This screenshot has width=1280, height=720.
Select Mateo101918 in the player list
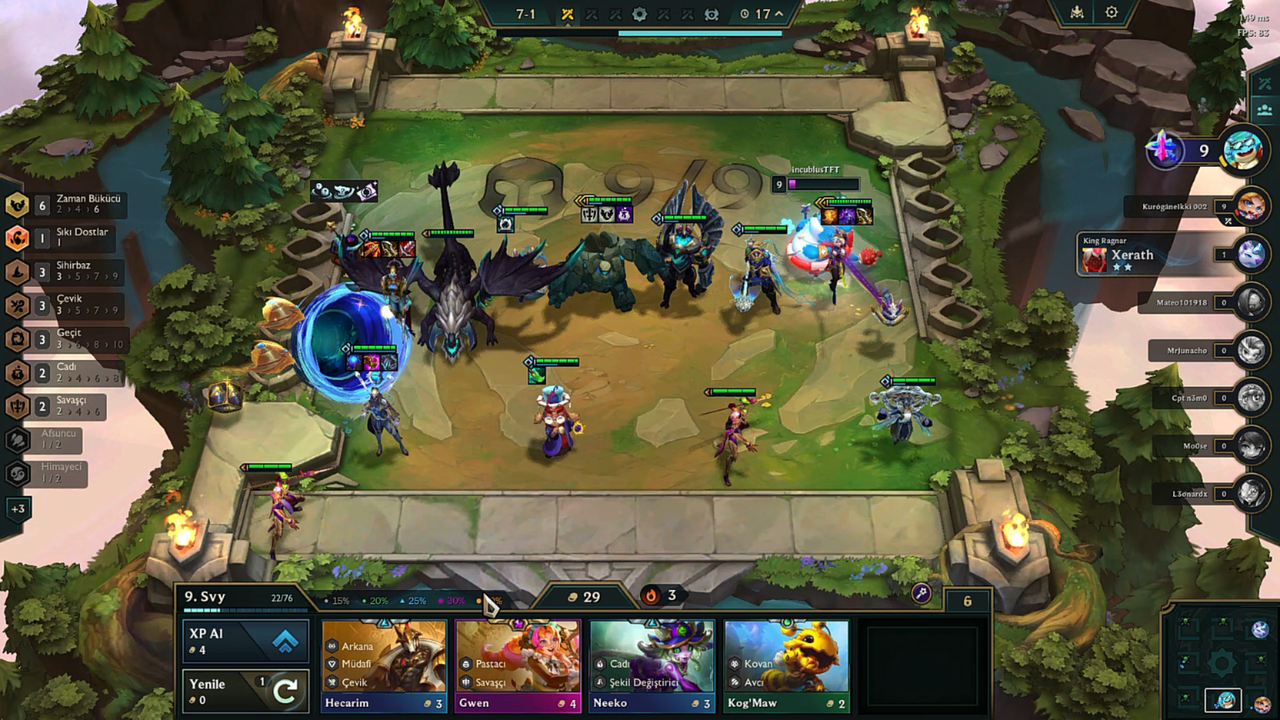coord(1251,302)
